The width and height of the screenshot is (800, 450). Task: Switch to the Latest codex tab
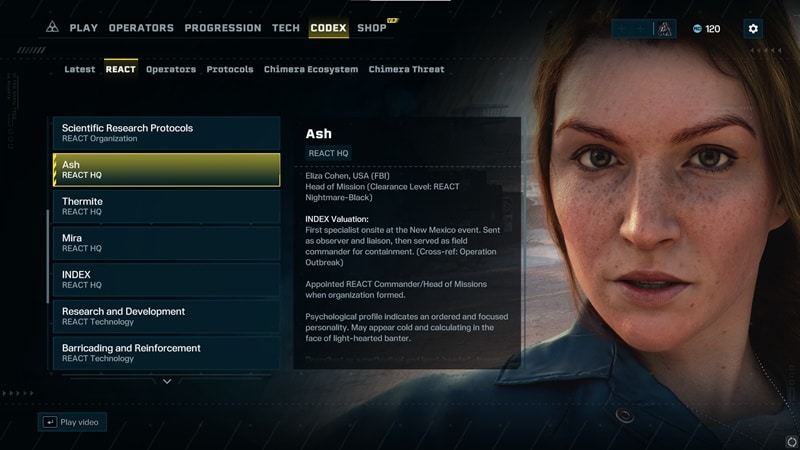point(80,70)
